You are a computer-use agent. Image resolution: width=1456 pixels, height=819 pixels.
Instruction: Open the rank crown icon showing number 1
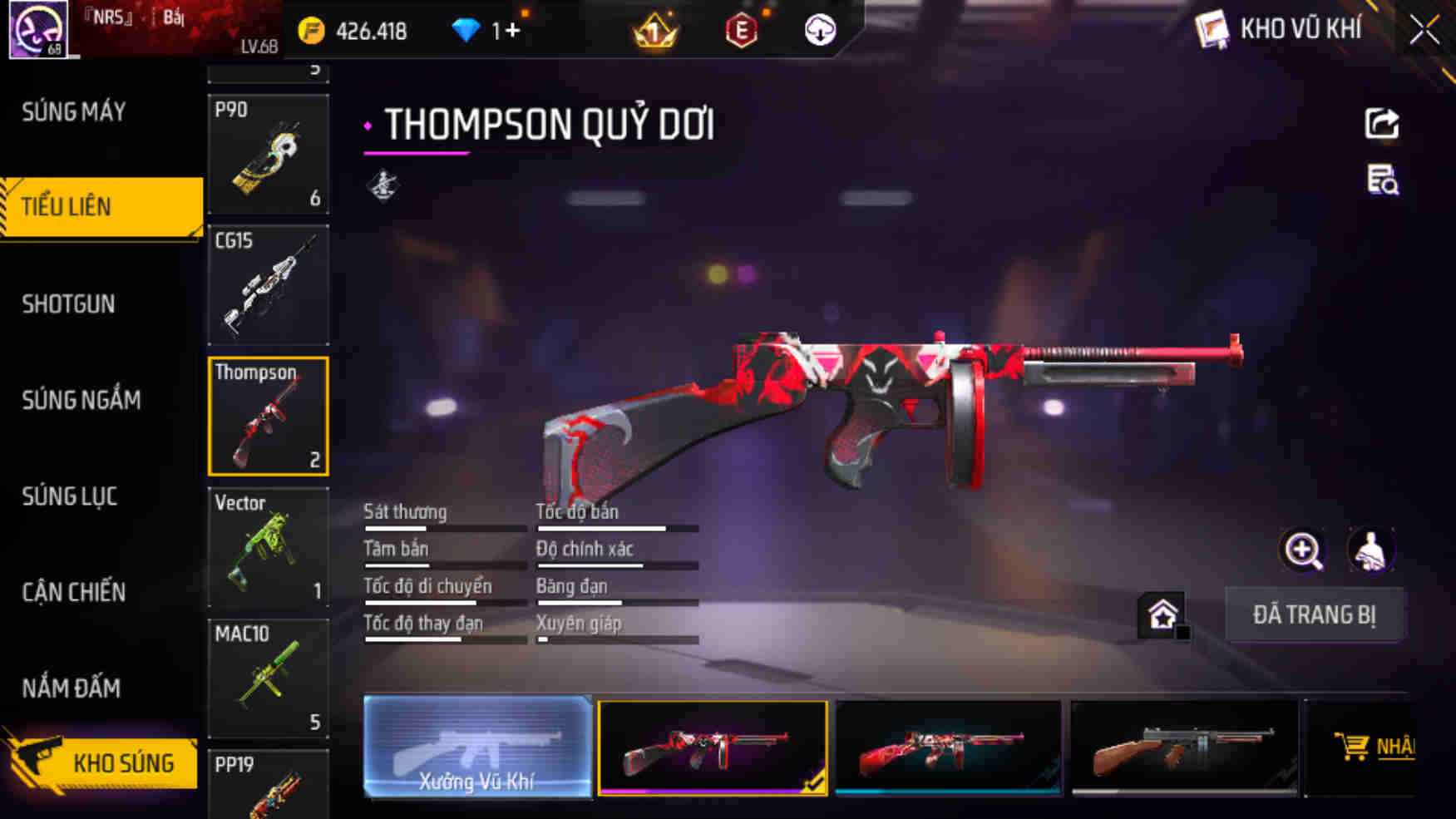654,32
